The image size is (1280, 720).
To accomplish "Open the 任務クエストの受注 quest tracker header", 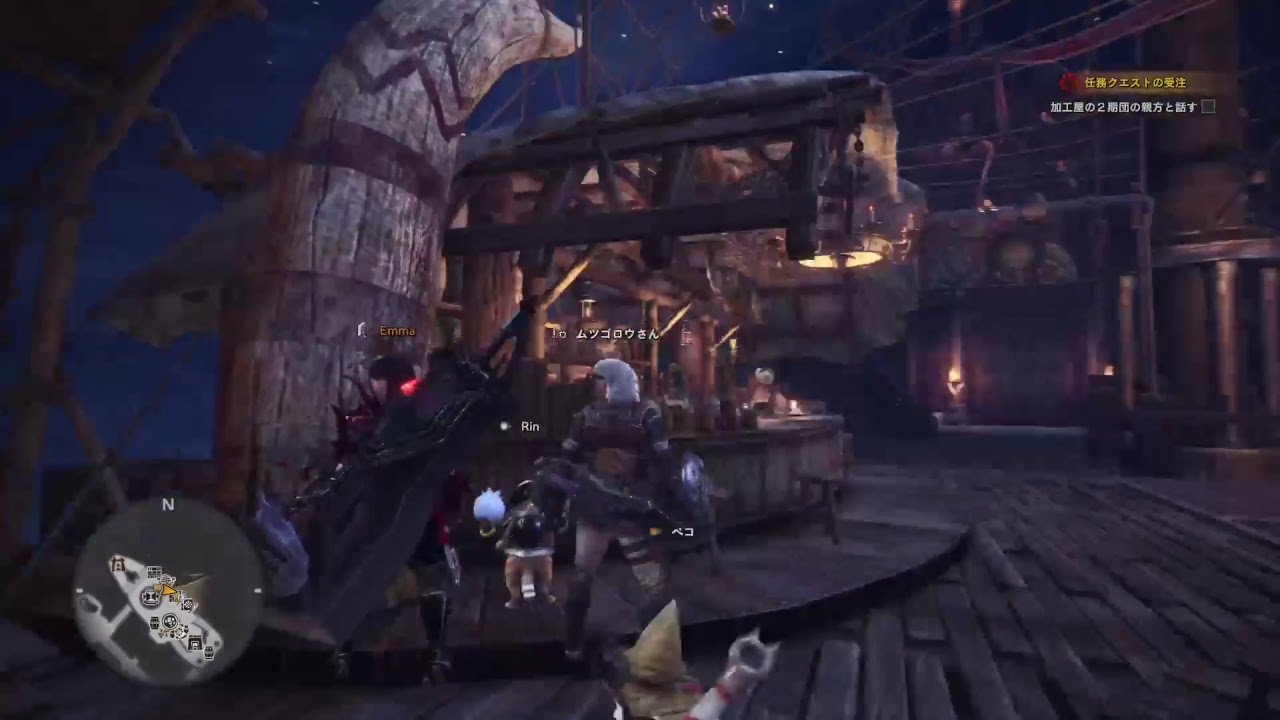I will click(x=1136, y=84).
